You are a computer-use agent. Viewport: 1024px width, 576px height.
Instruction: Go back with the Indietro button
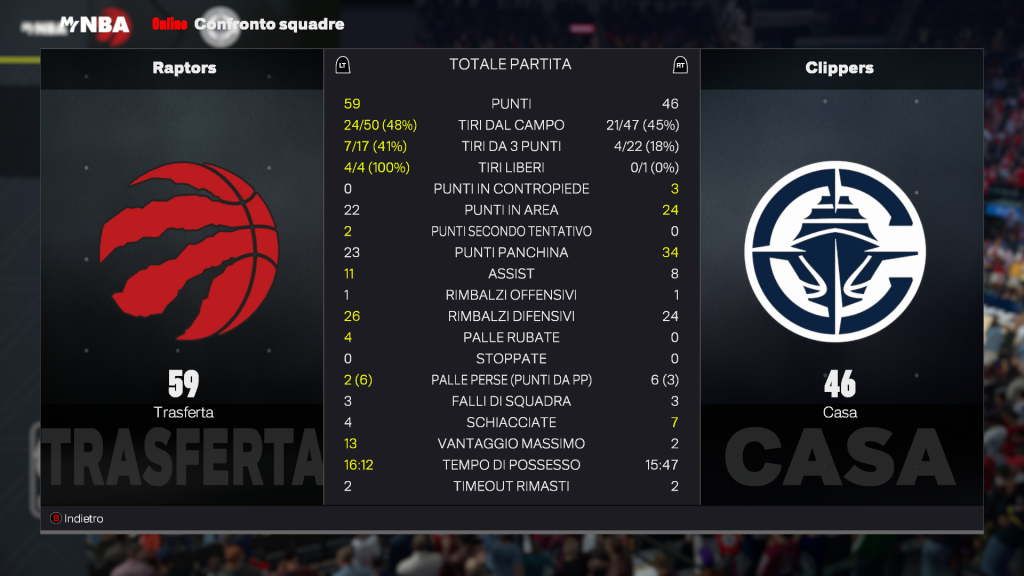[78, 519]
